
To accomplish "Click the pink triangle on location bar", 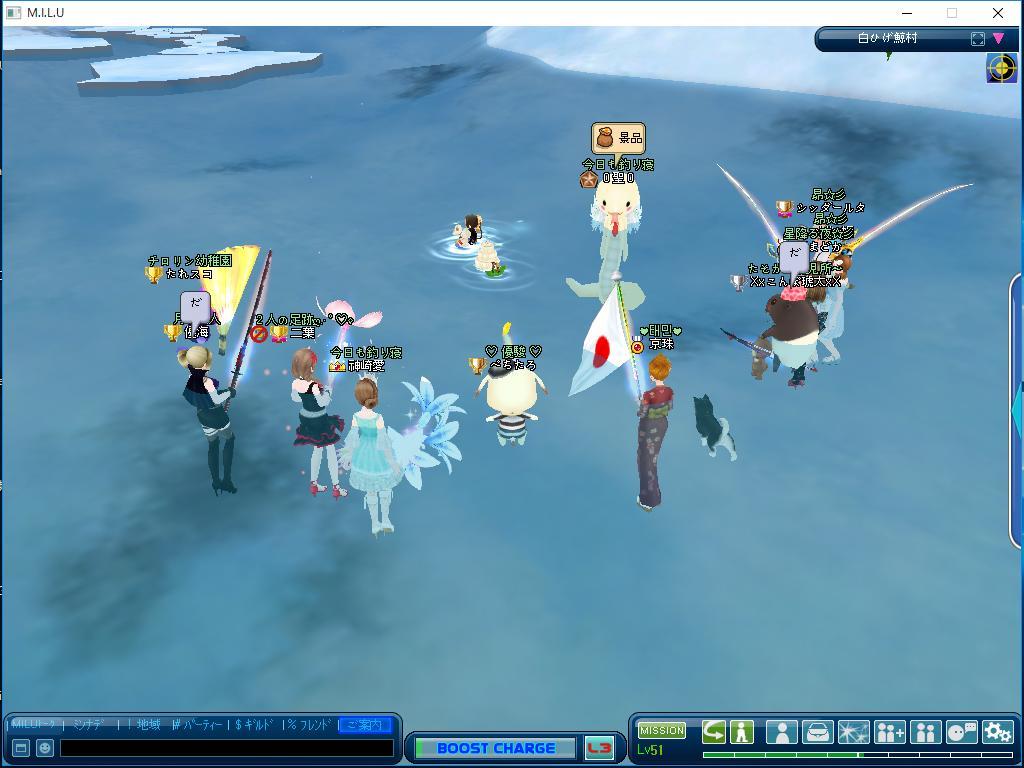I will (x=998, y=39).
